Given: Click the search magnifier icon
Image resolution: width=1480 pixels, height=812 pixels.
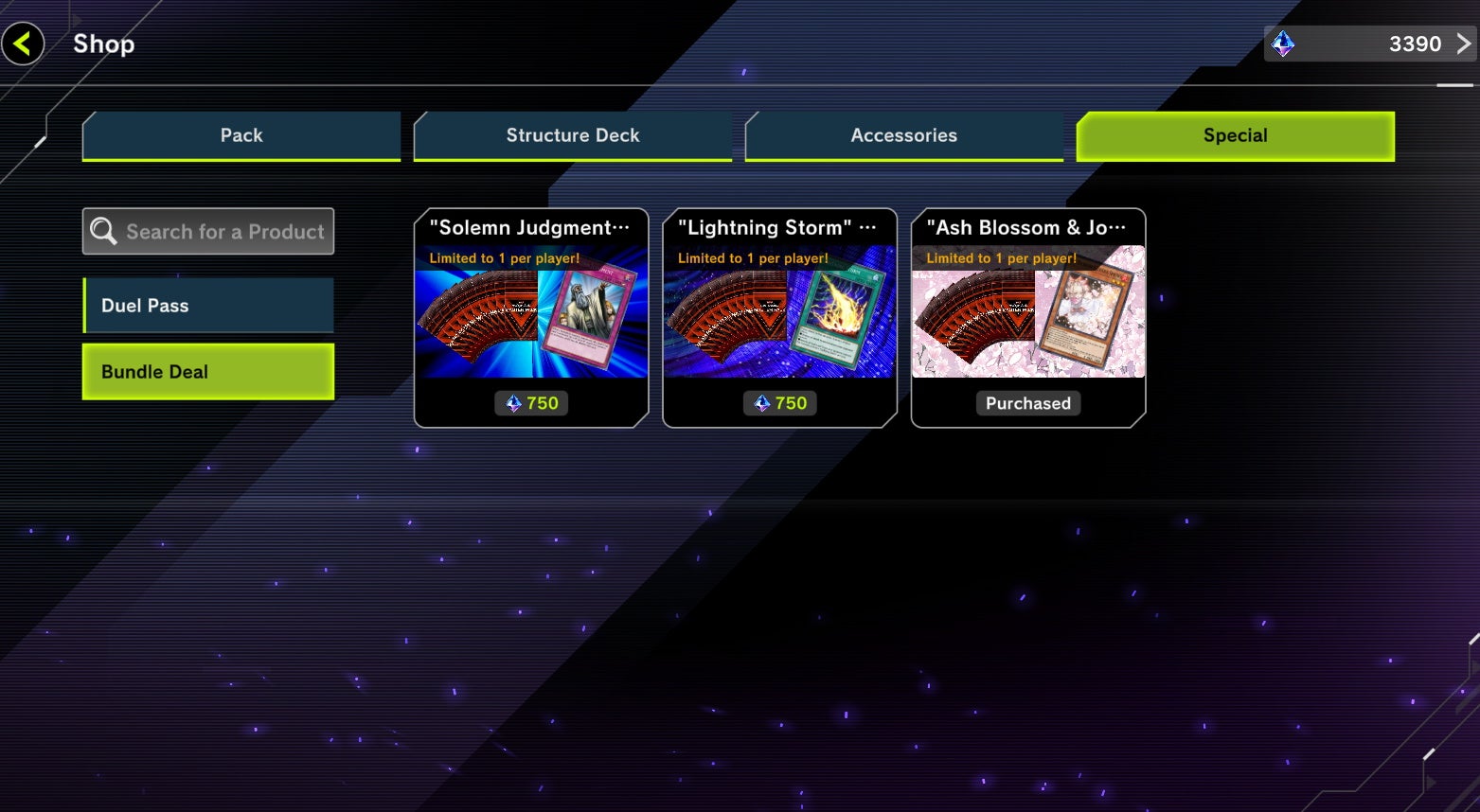Looking at the screenshot, I should tap(104, 230).
